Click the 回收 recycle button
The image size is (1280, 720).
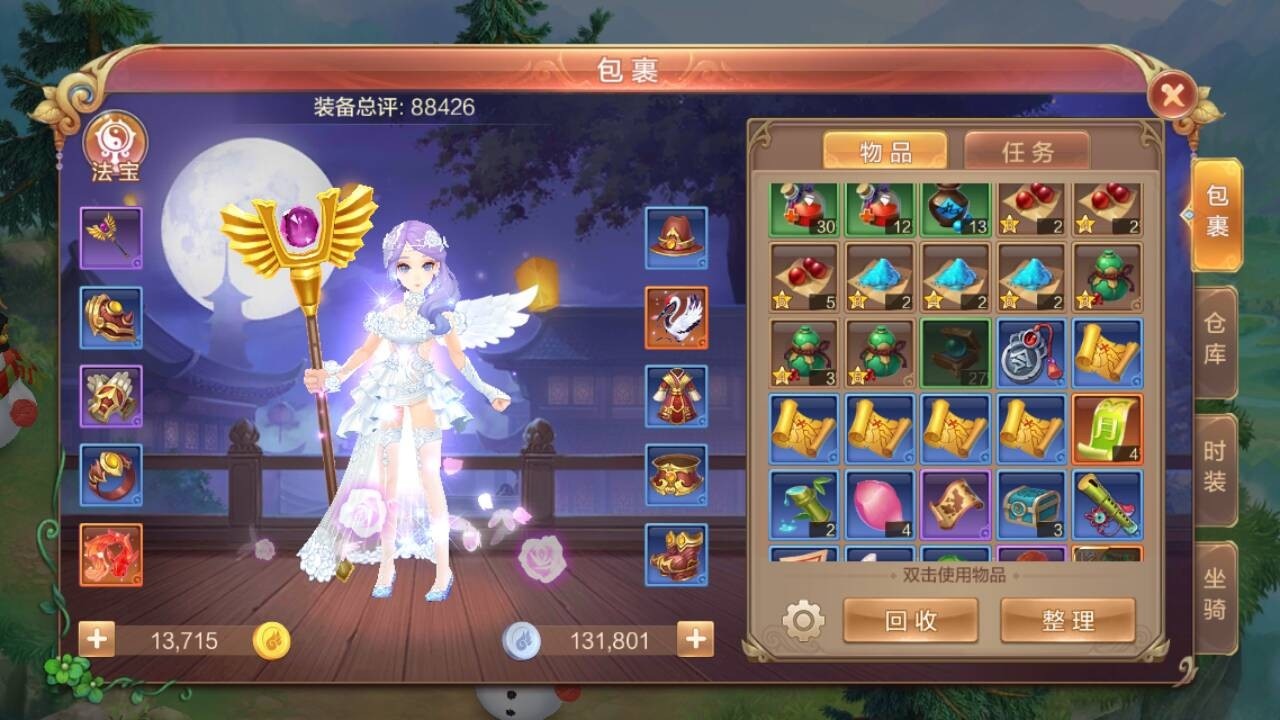coord(910,621)
